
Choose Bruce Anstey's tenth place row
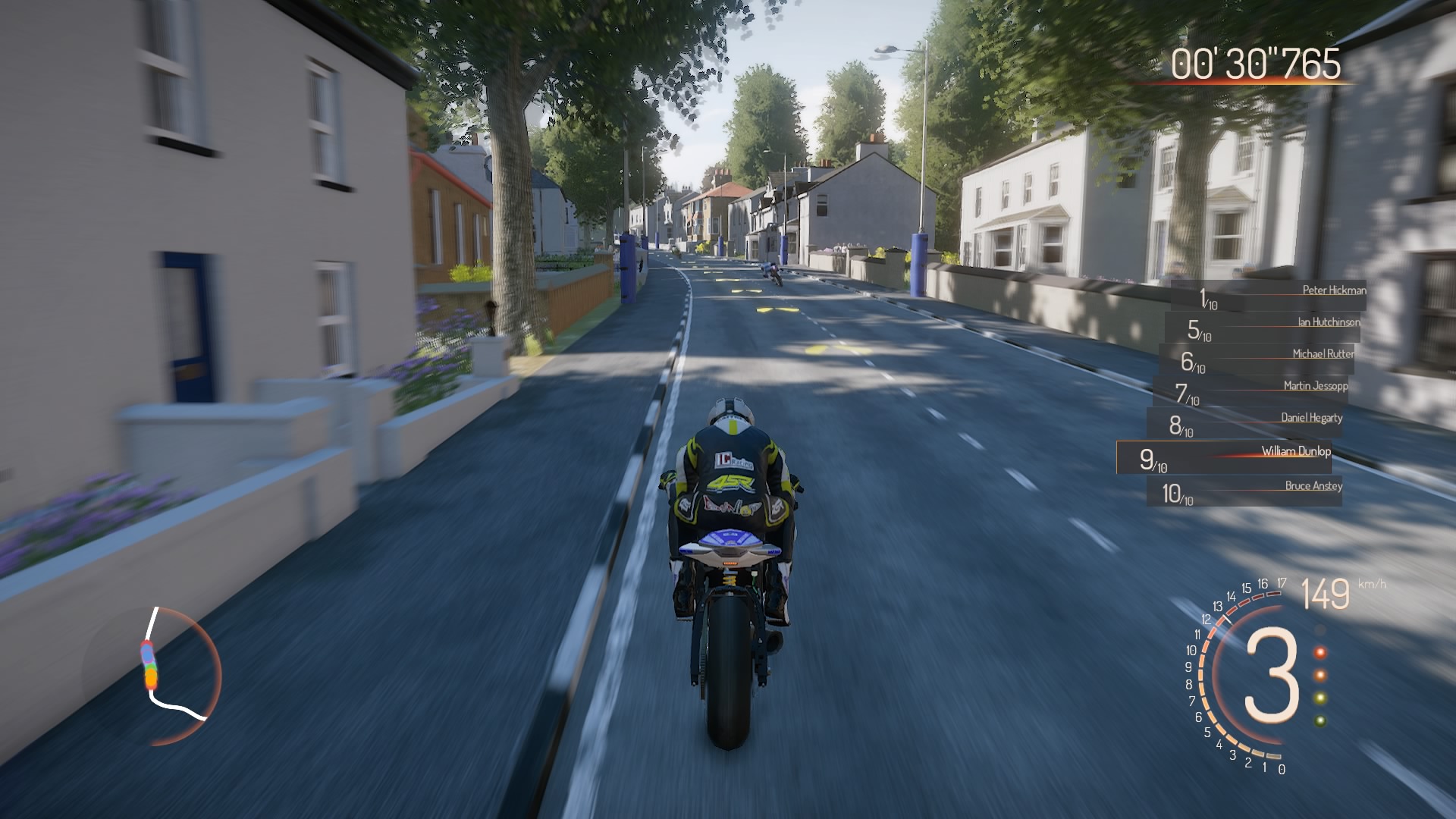tap(1244, 491)
